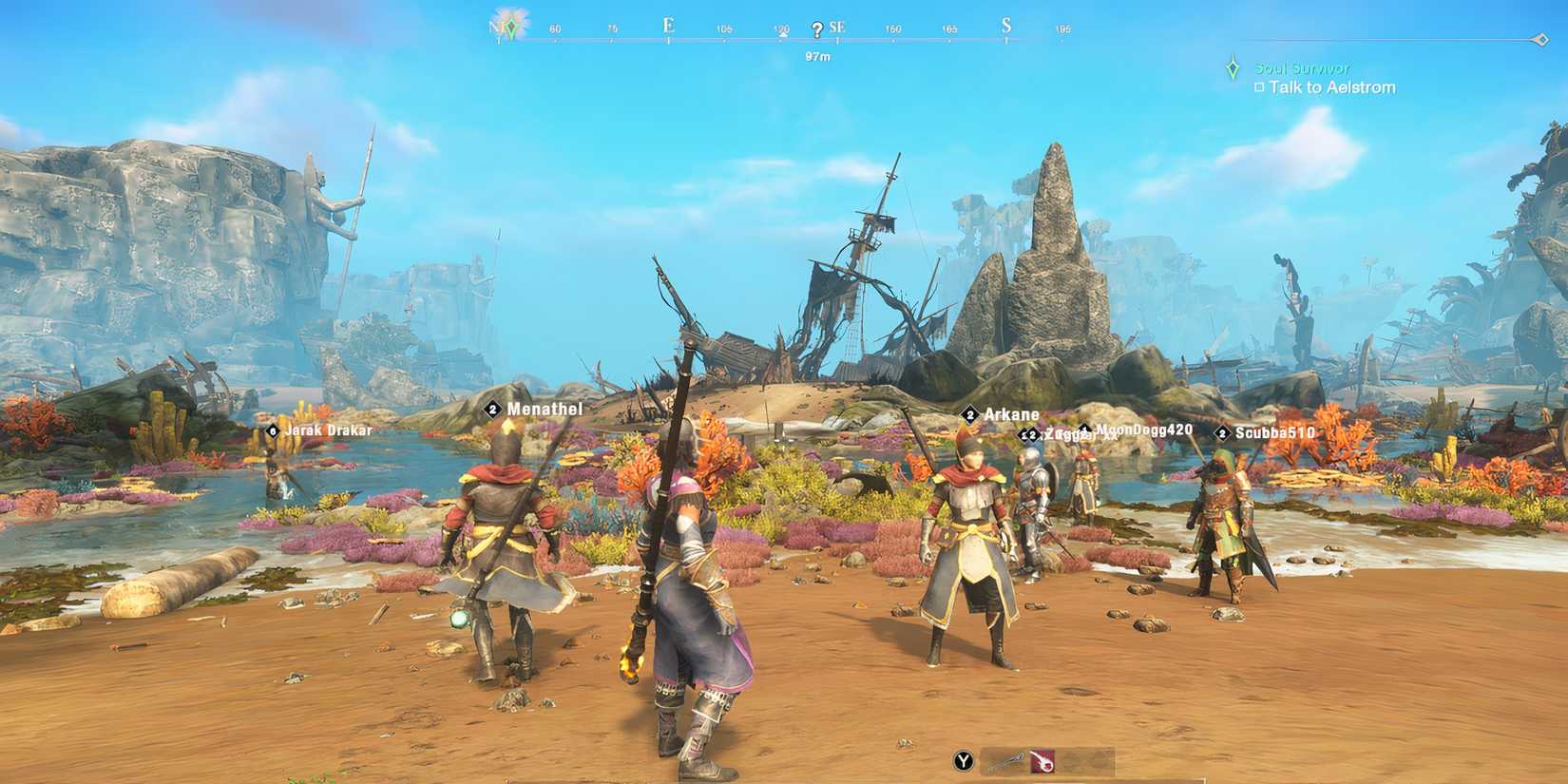Select the Soul Survivor quest tracker title
This screenshot has width=1568, height=784.
pos(1301,68)
